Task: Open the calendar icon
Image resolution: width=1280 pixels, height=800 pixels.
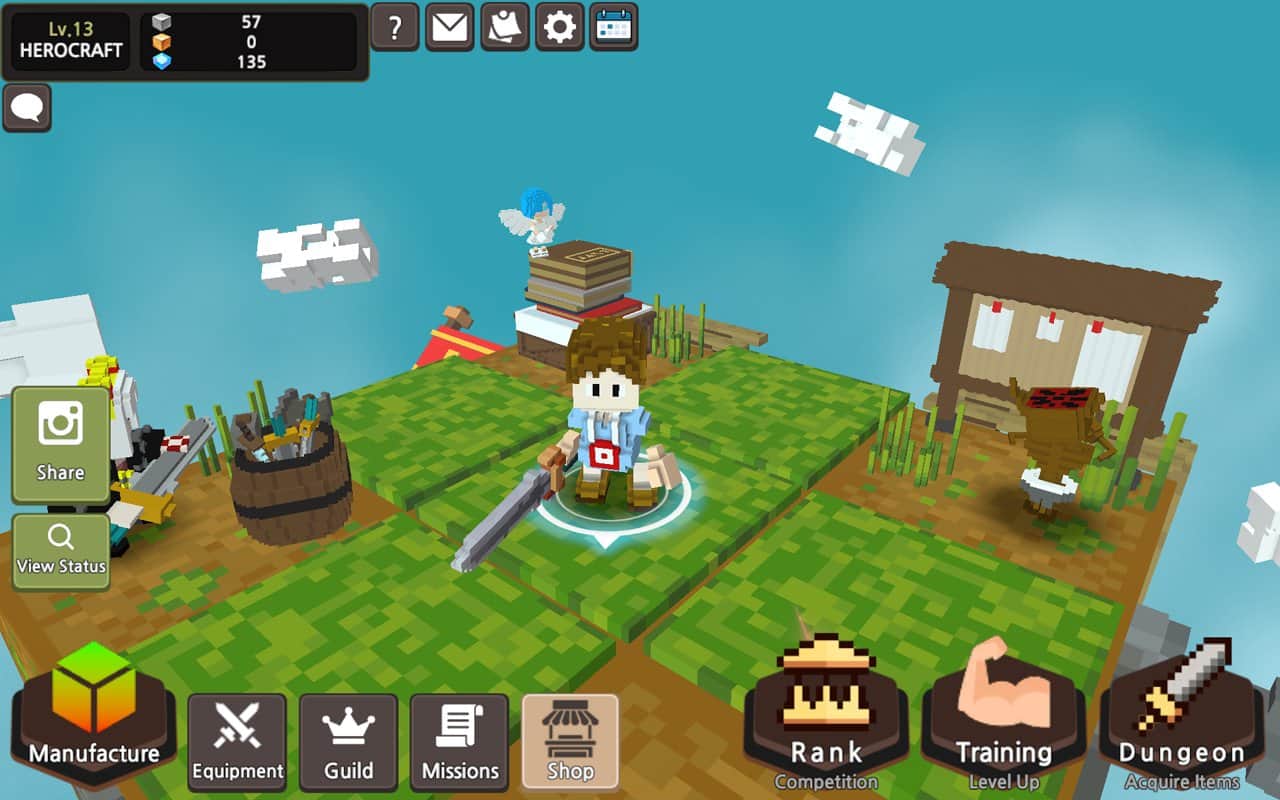Action: [x=614, y=27]
